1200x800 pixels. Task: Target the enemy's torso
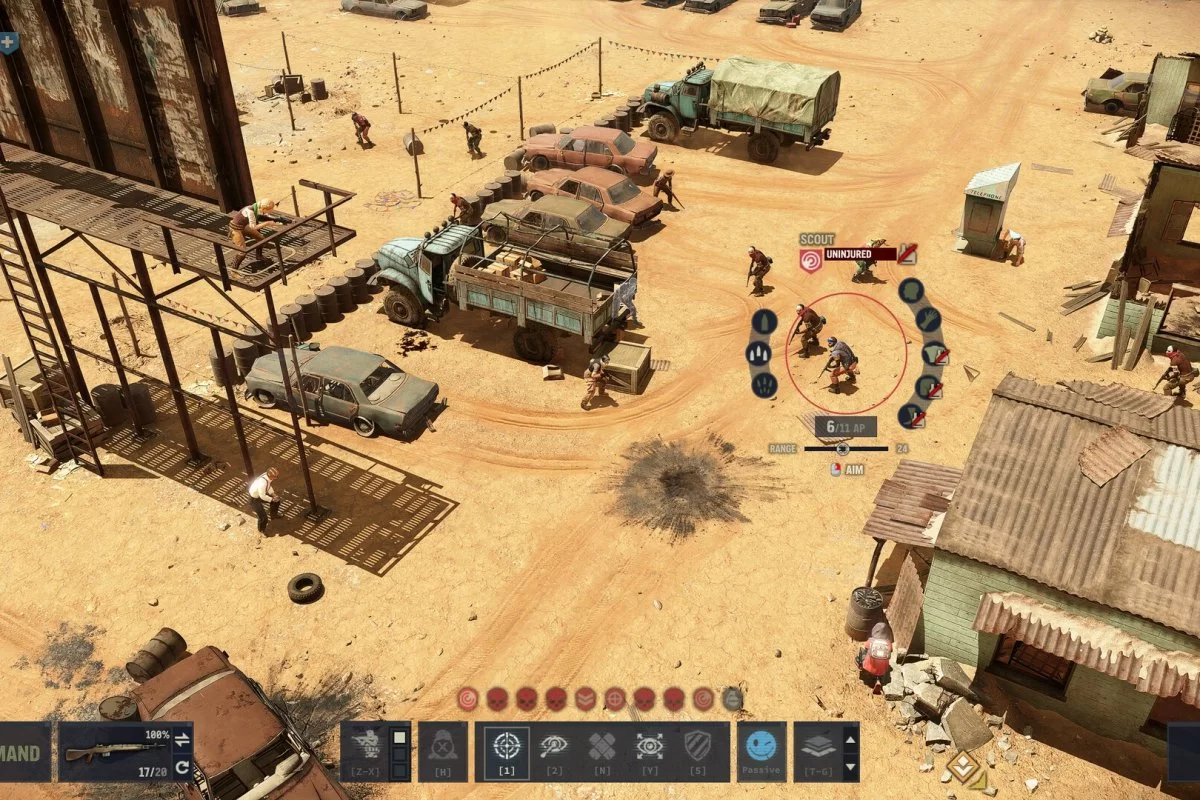[933, 353]
